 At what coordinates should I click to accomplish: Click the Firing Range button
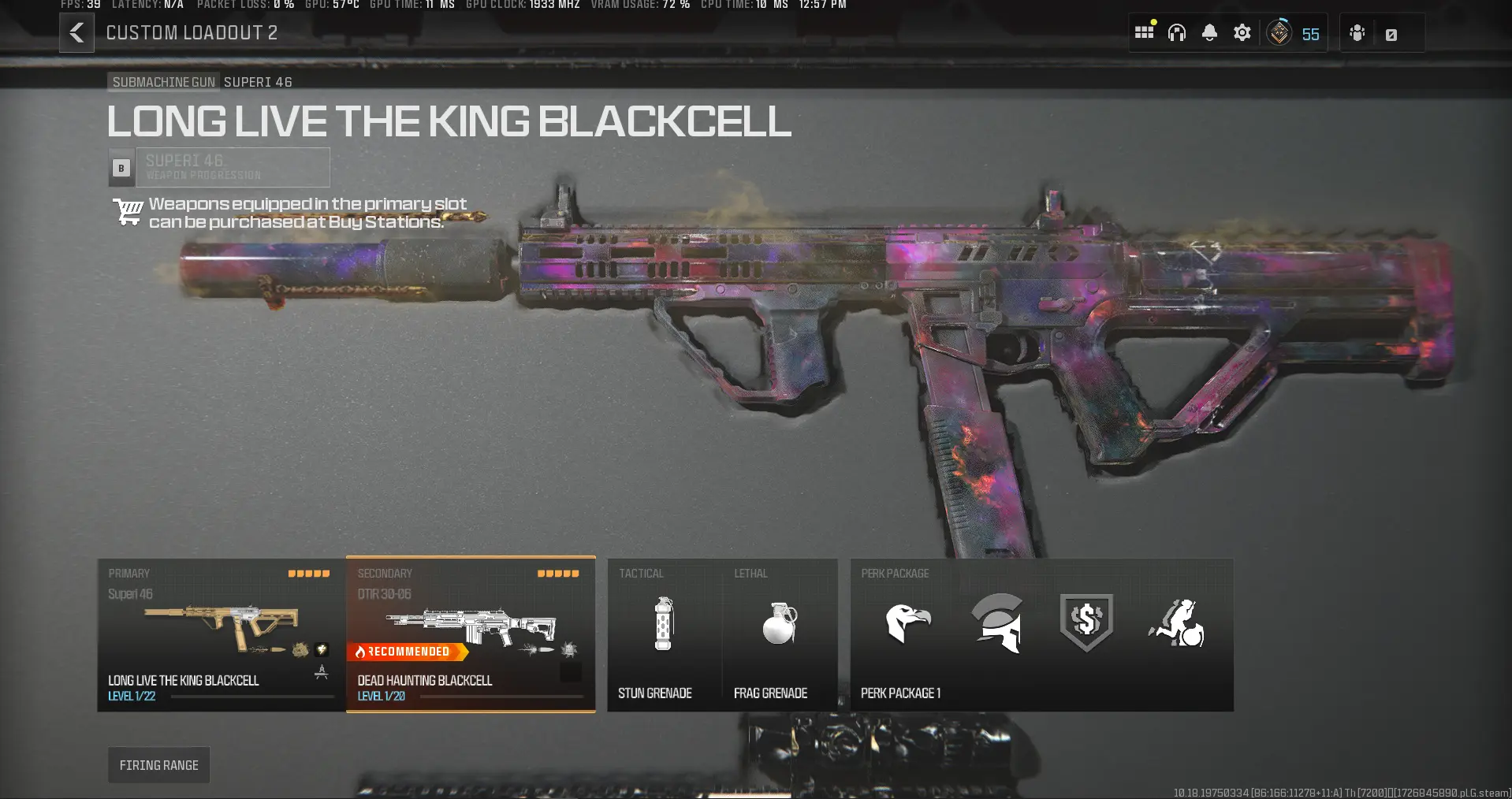(x=158, y=764)
